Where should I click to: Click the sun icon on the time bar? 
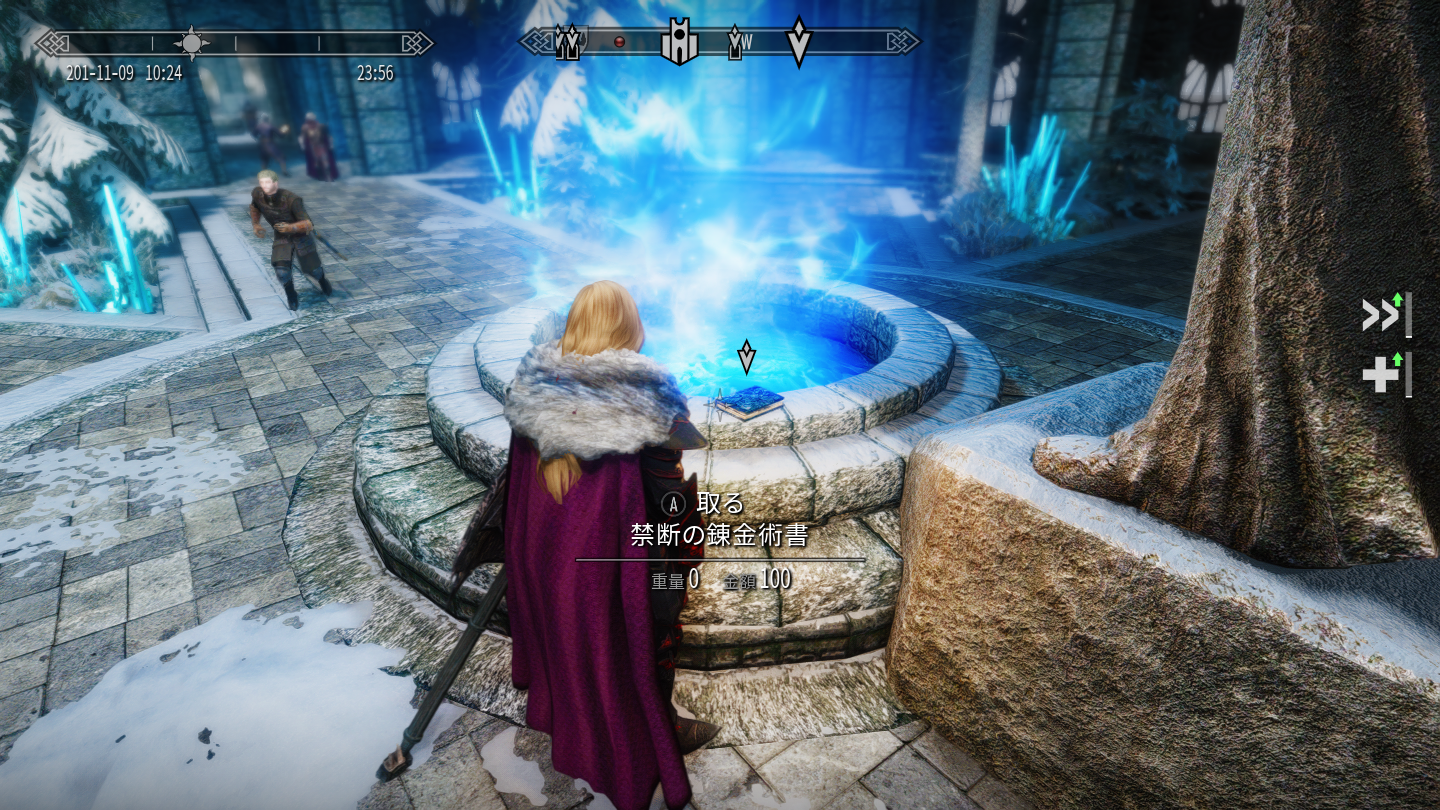[191, 43]
